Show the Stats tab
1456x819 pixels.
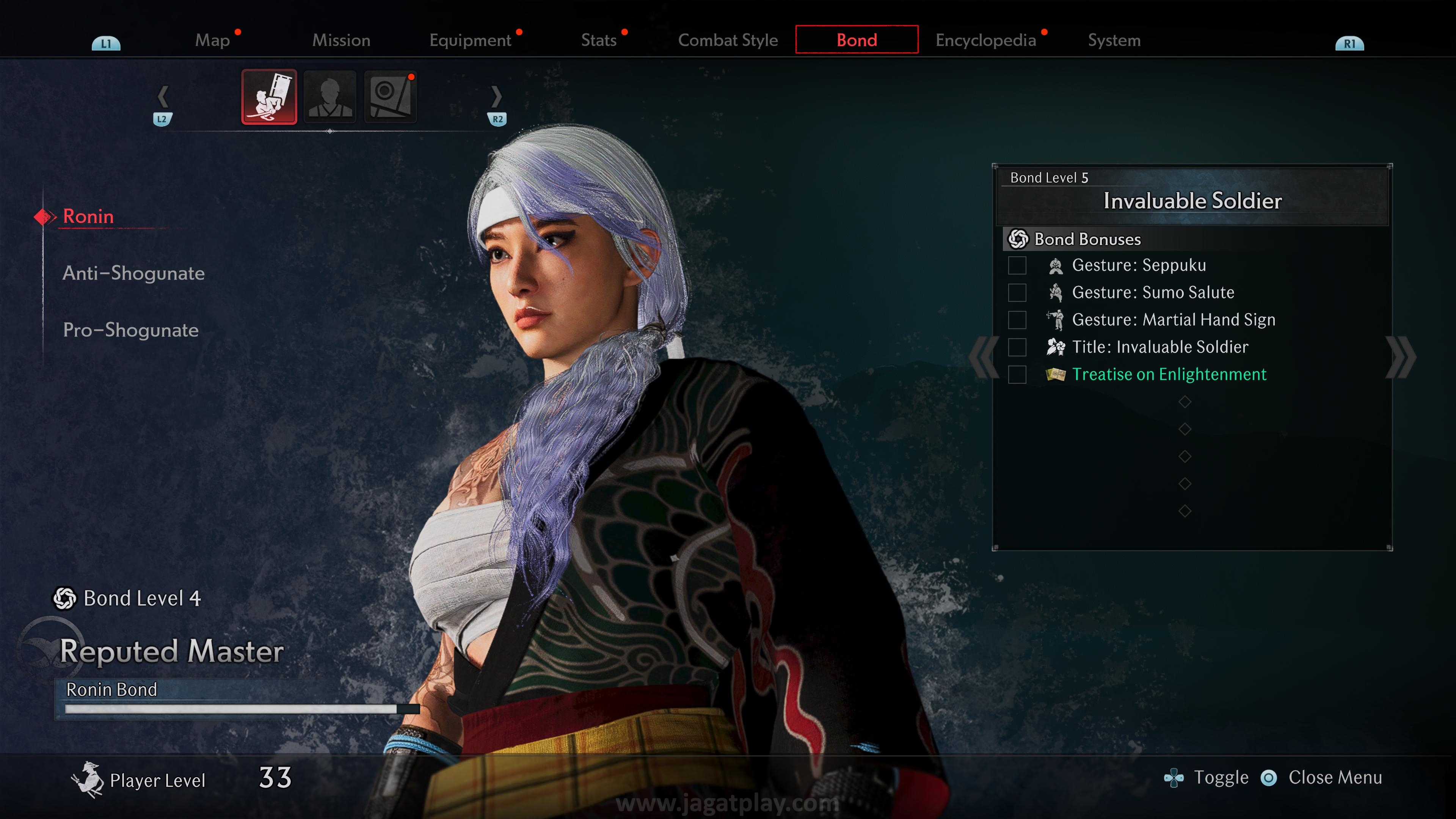tap(599, 40)
